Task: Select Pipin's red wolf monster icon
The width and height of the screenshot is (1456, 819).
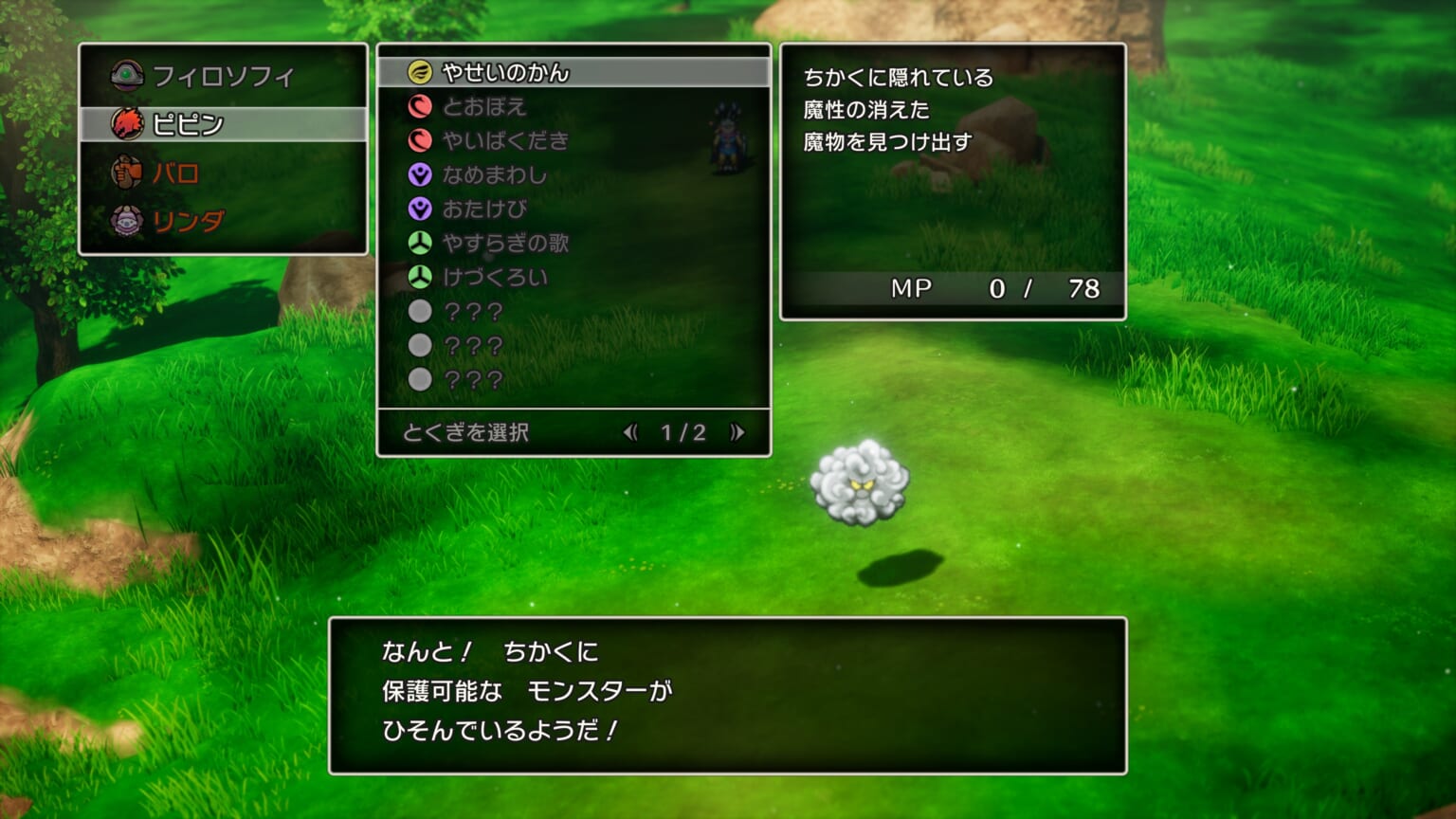Action: [x=128, y=124]
